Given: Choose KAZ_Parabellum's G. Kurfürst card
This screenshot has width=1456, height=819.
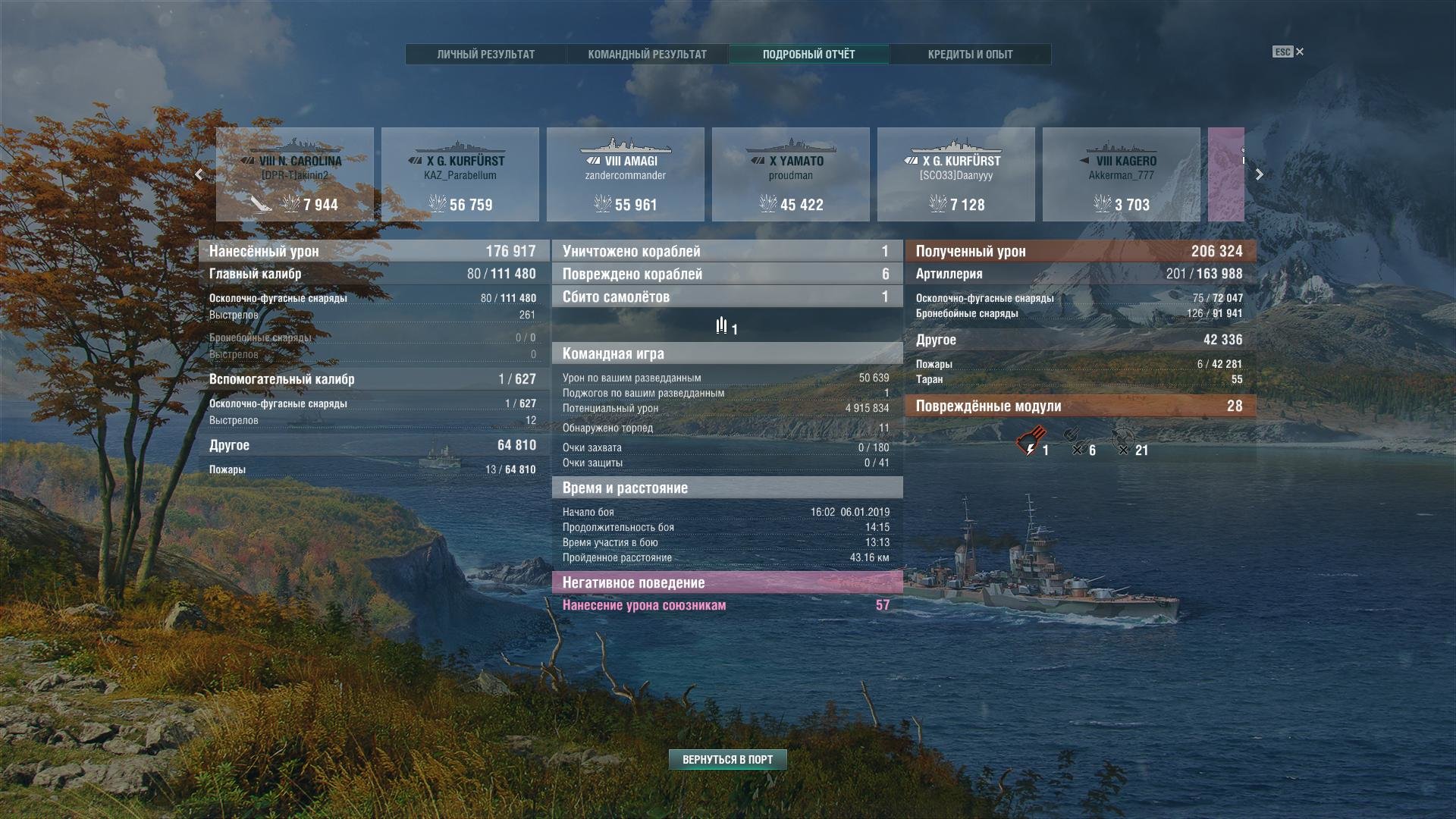Looking at the screenshot, I should (460, 174).
